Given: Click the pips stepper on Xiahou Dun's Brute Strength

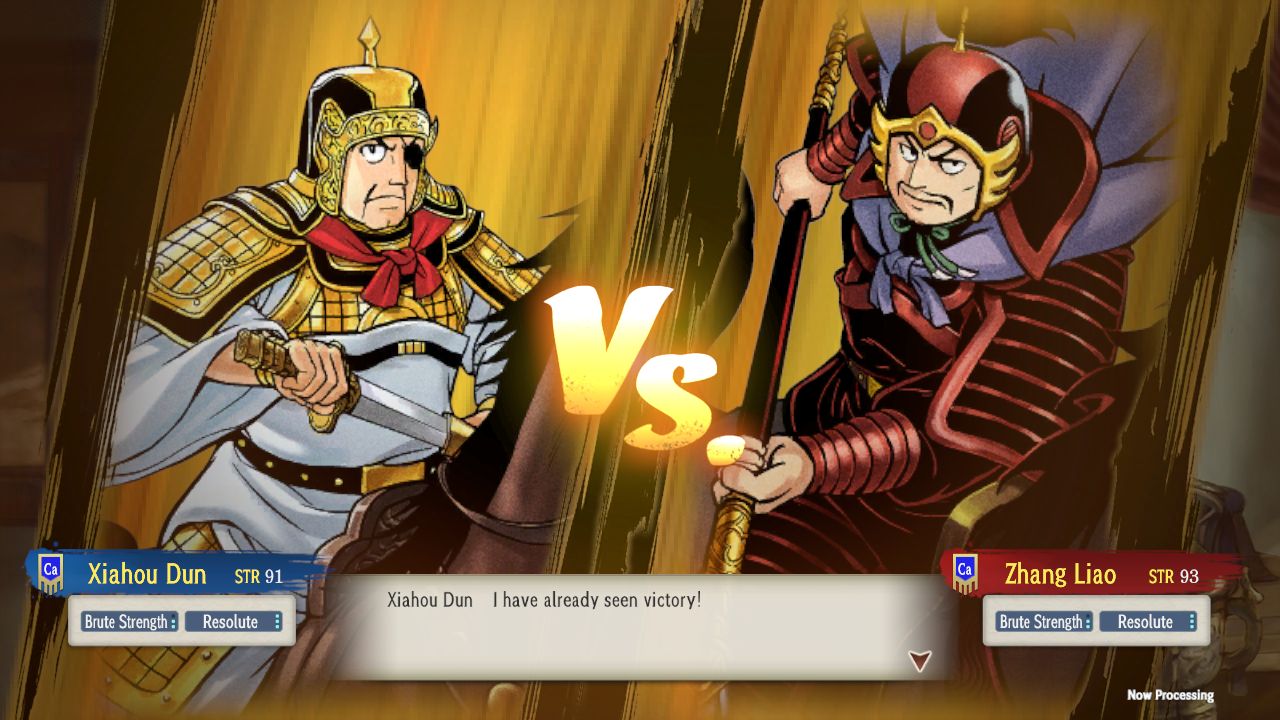Looking at the screenshot, I should [175, 621].
